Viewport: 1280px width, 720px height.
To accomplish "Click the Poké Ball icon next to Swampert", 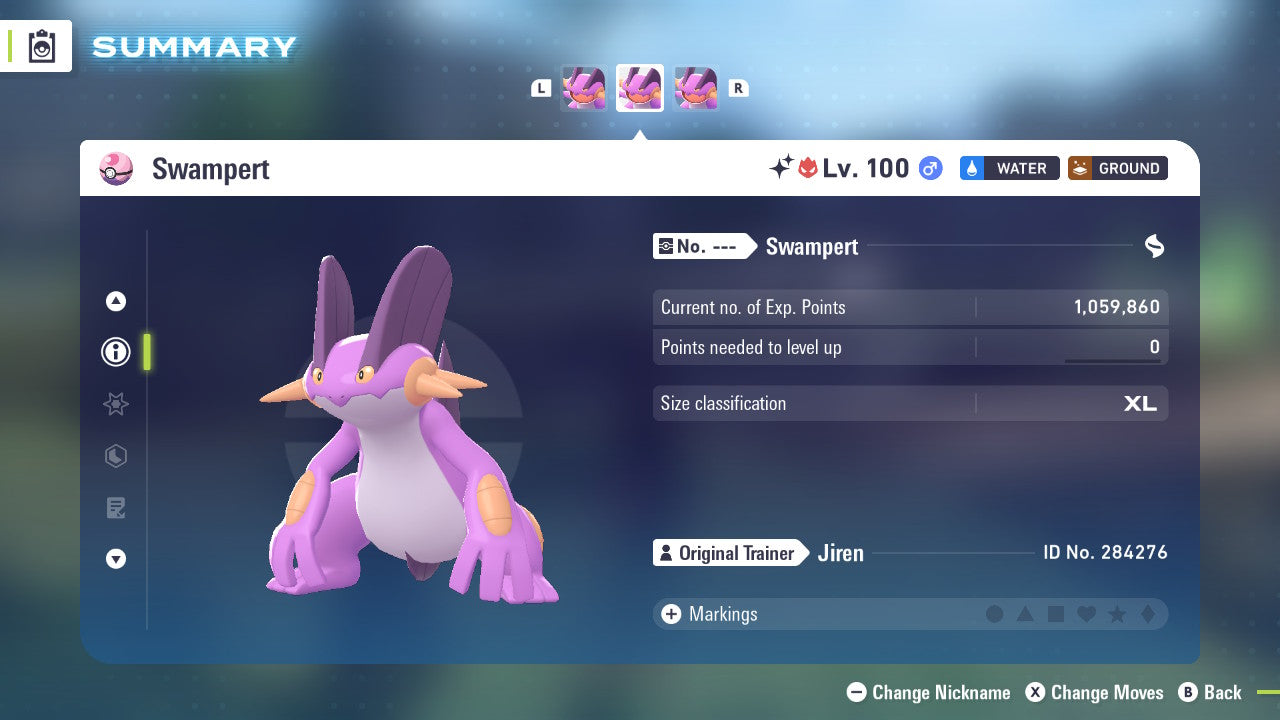I will (x=116, y=168).
